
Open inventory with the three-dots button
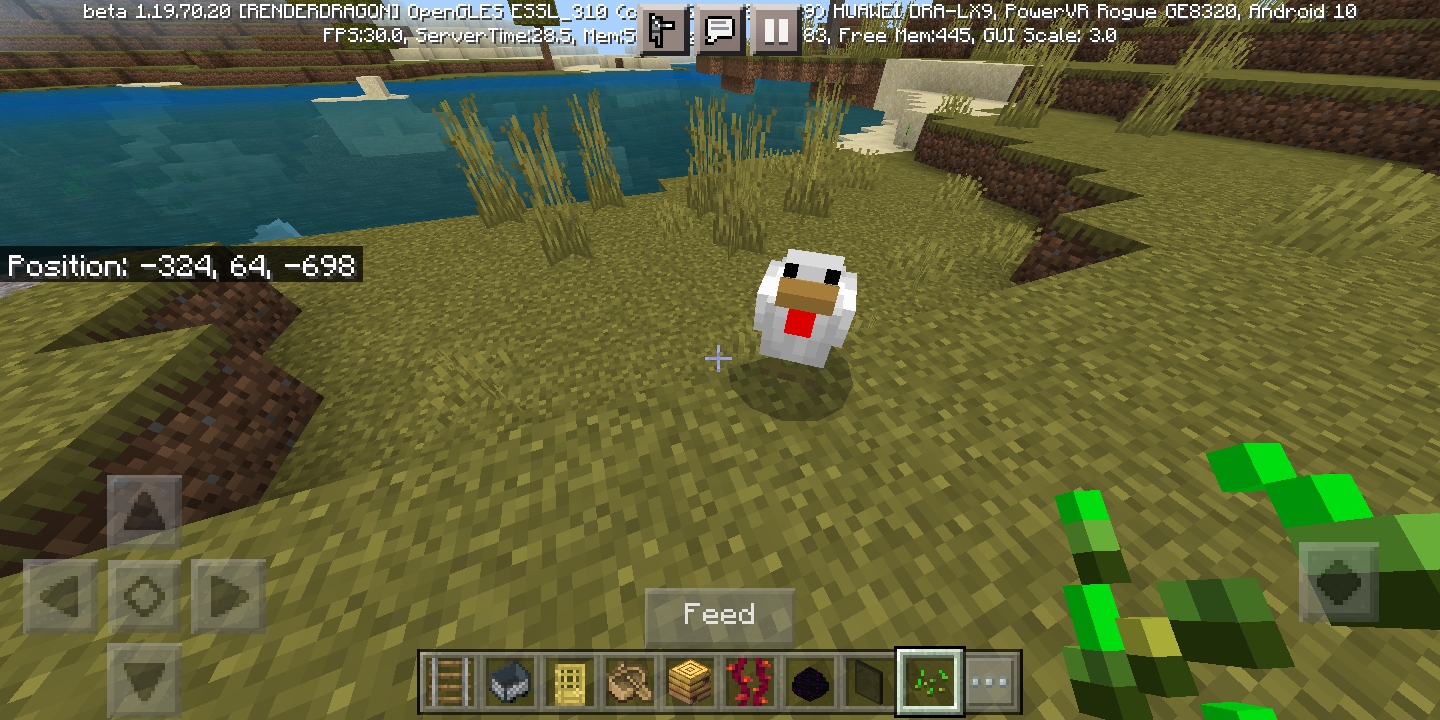coord(991,682)
